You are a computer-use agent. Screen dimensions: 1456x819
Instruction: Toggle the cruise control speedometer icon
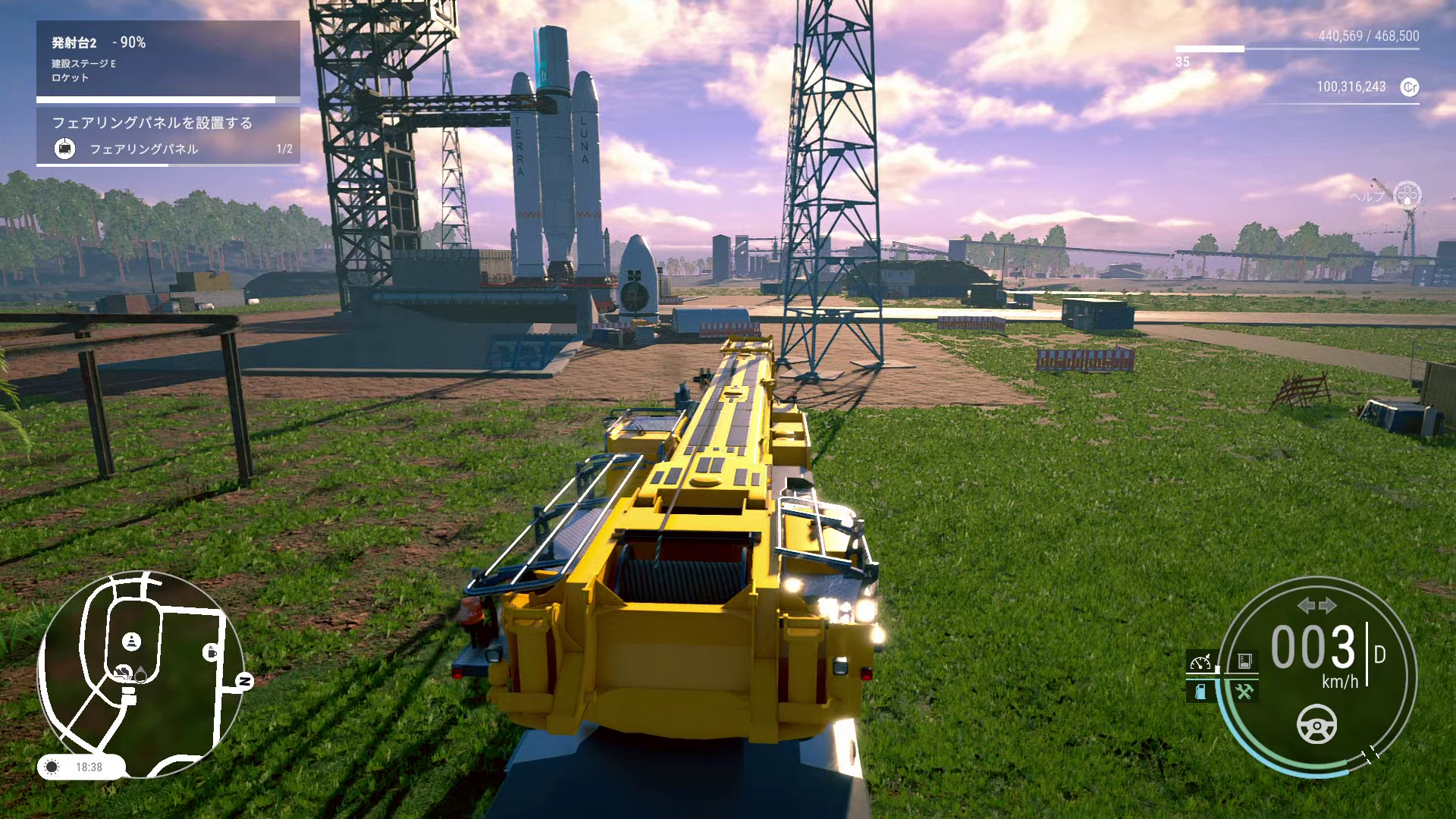tap(1200, 662)
